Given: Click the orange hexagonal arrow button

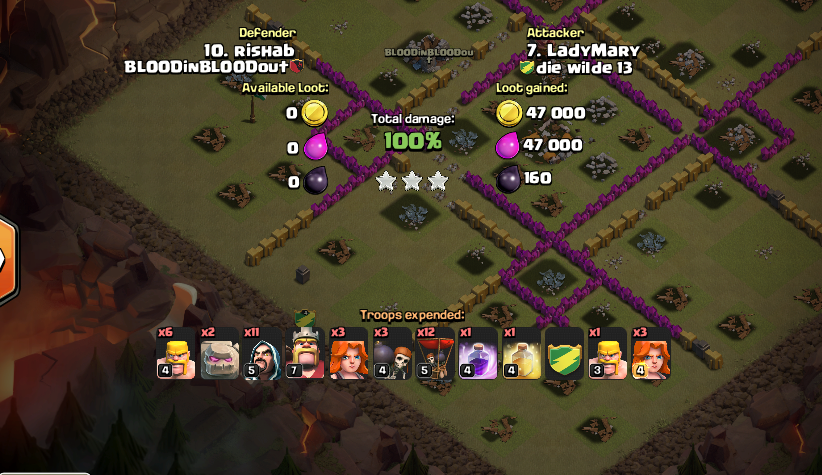Looking at the screenshot, I should point(7,259).
